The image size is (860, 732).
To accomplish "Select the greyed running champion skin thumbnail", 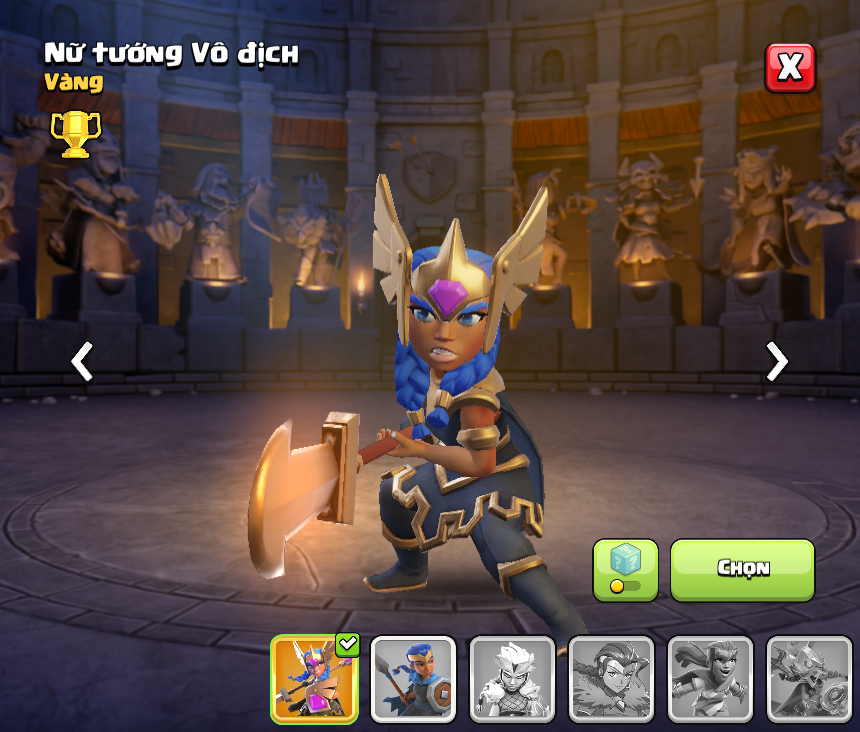I will (x=710, y=679).
